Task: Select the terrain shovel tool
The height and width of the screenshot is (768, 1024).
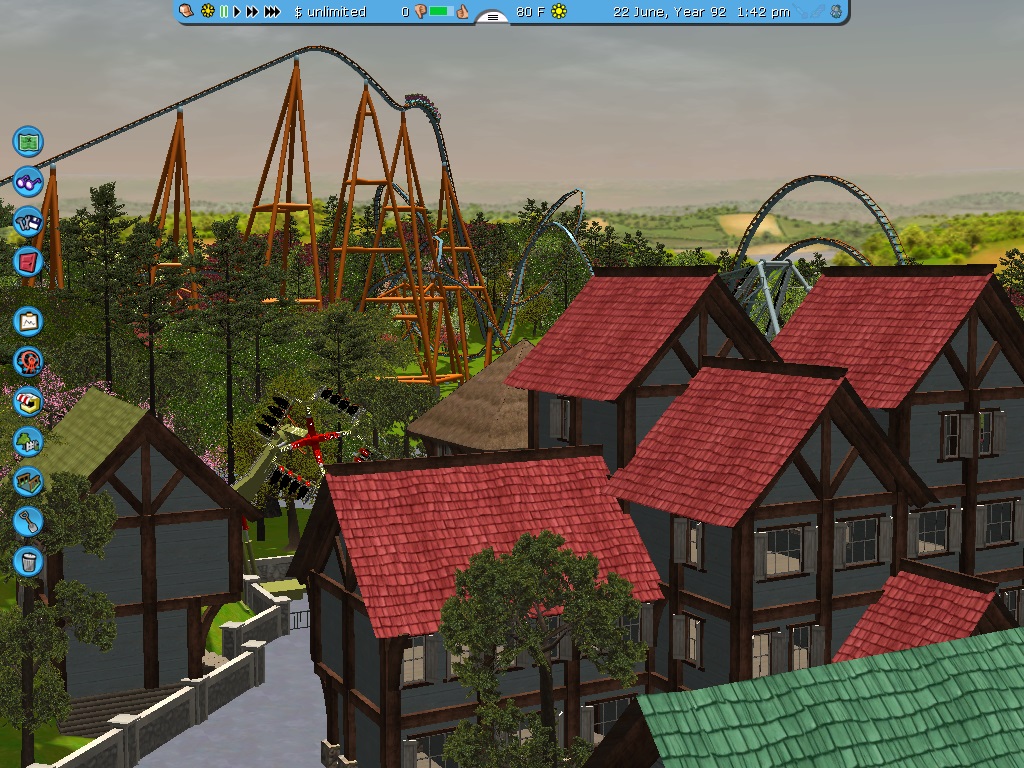Action: point(28,521)
